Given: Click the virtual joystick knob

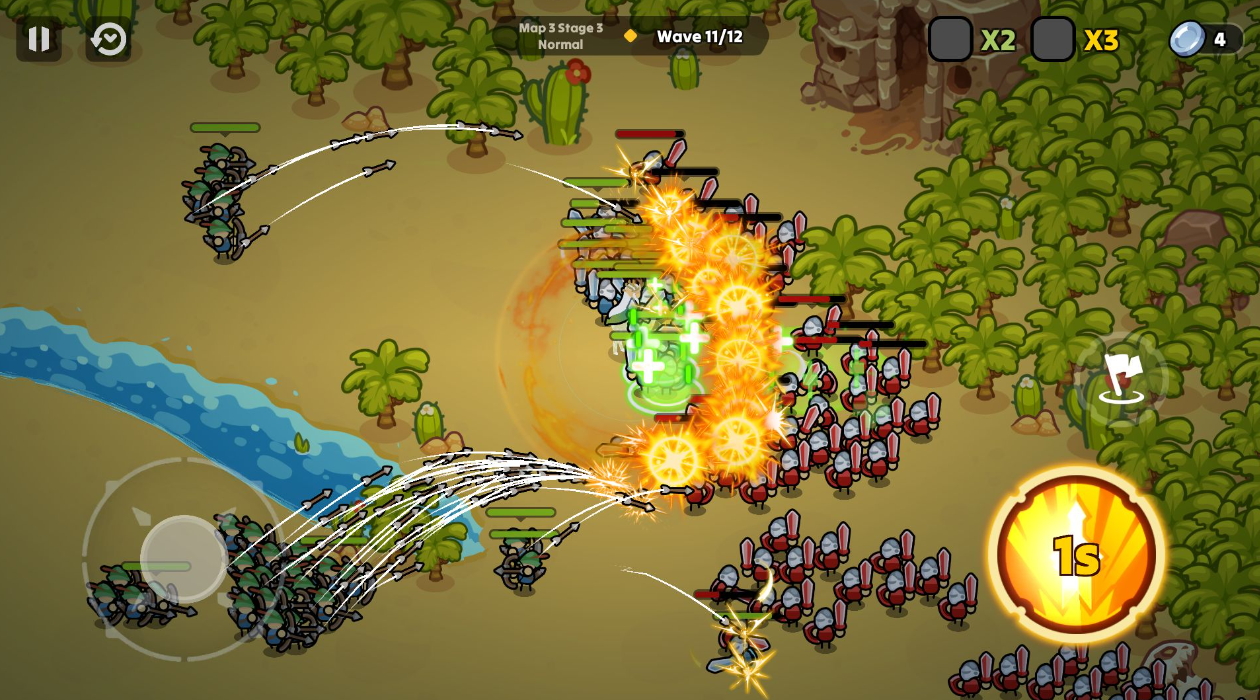Looking at the screenshot, I should click(184, 559).
